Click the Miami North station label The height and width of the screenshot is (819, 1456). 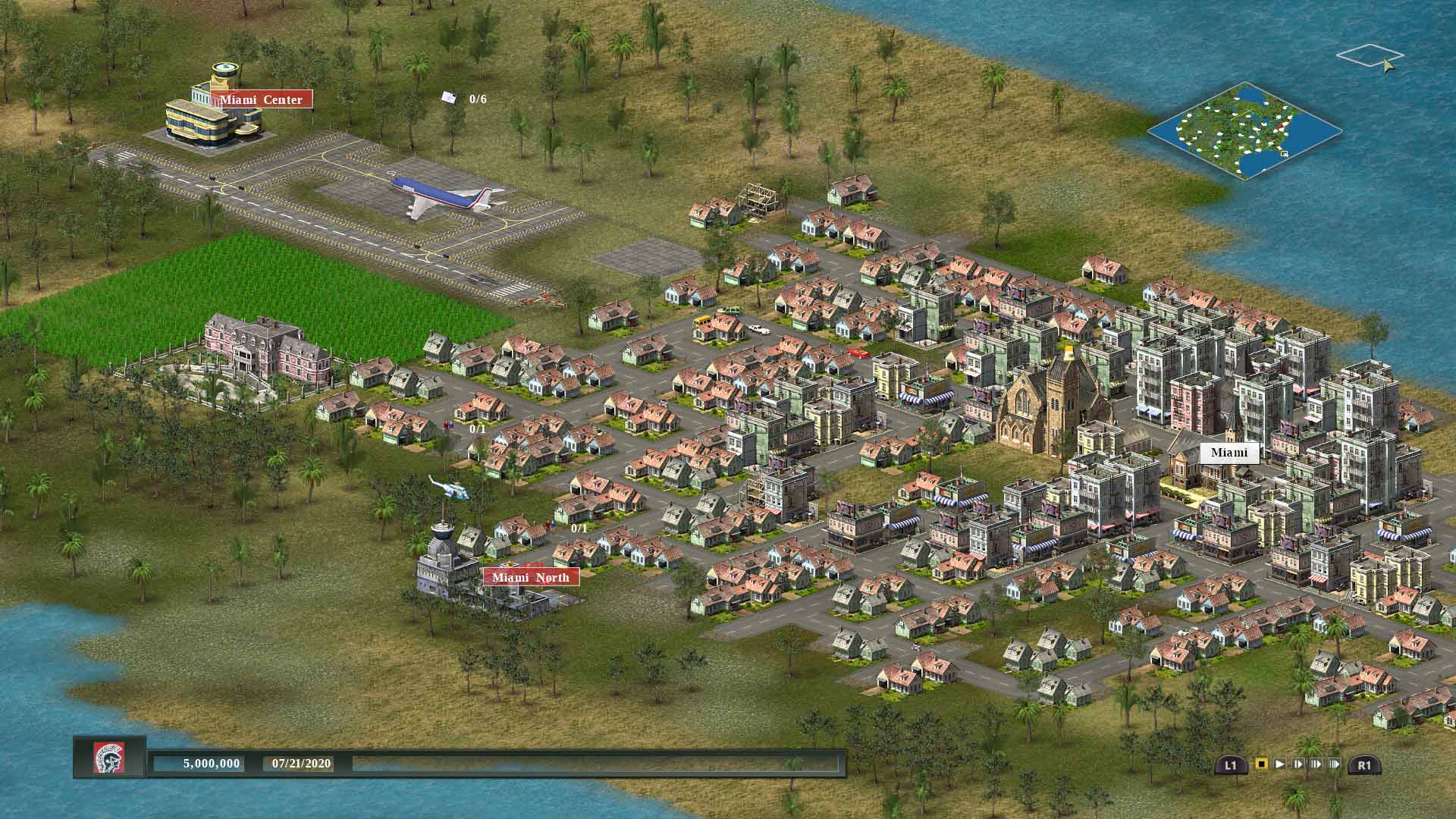(531, 577)
